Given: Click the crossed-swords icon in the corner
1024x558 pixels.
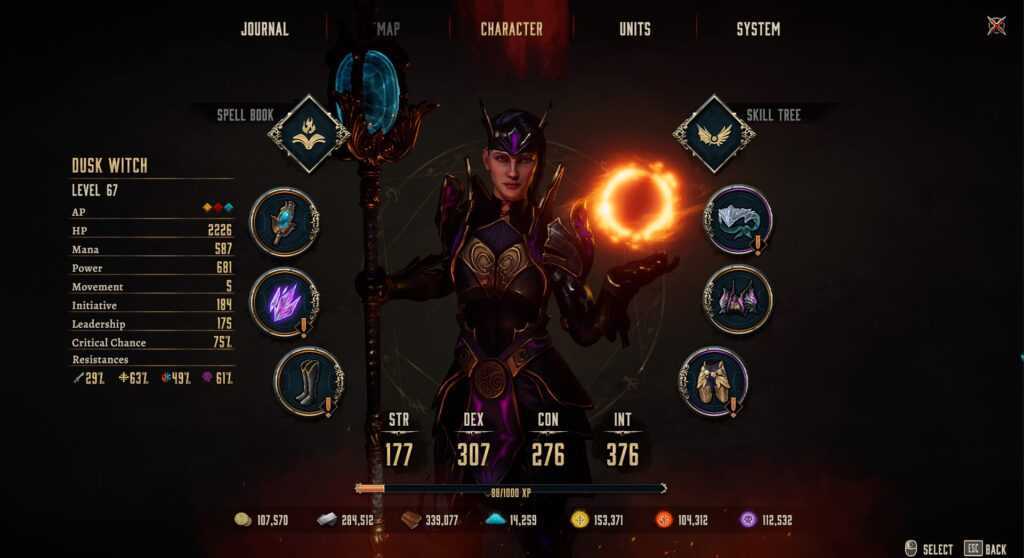Looking at the screenshot, I should (x=996, y=26).
